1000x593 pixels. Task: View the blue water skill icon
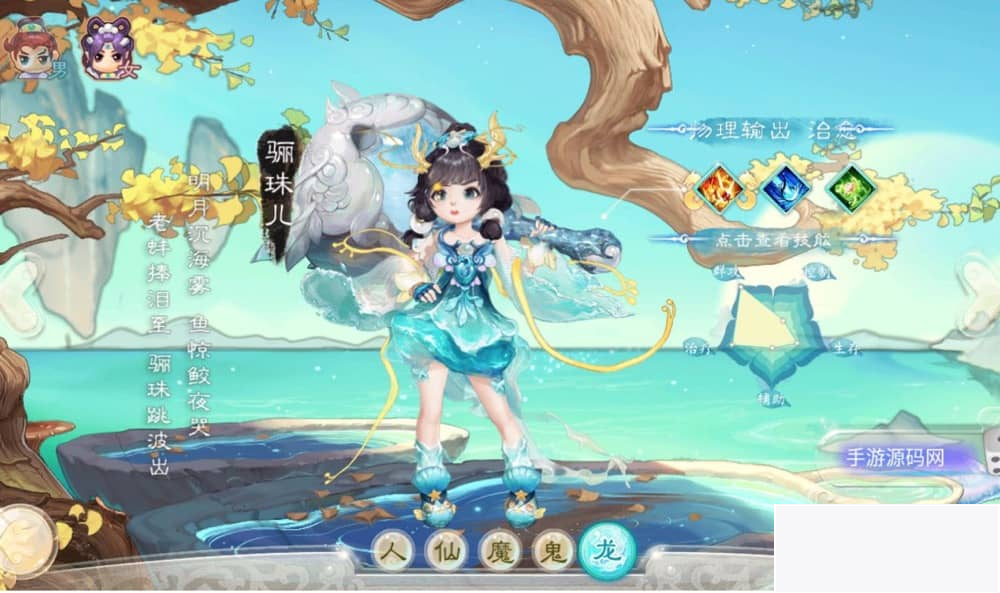[785, 188]
